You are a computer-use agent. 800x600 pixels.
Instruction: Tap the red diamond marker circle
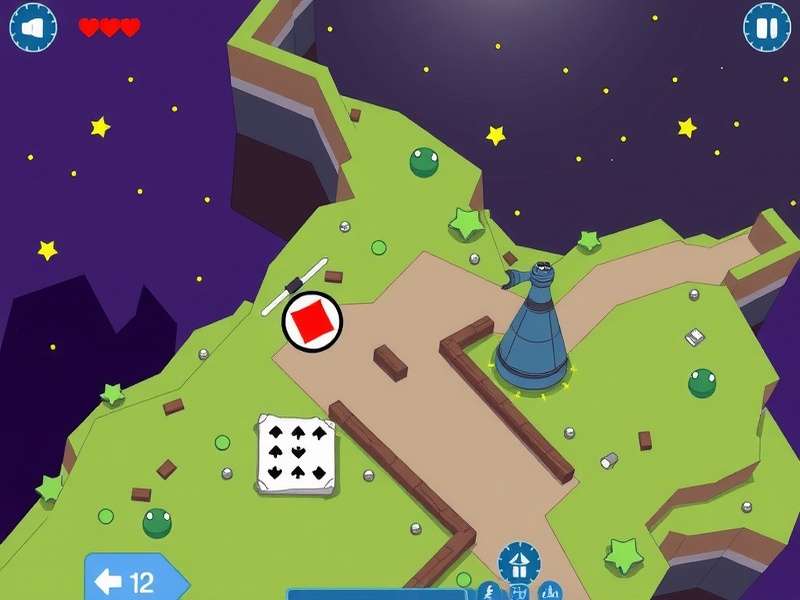(312, 322)
